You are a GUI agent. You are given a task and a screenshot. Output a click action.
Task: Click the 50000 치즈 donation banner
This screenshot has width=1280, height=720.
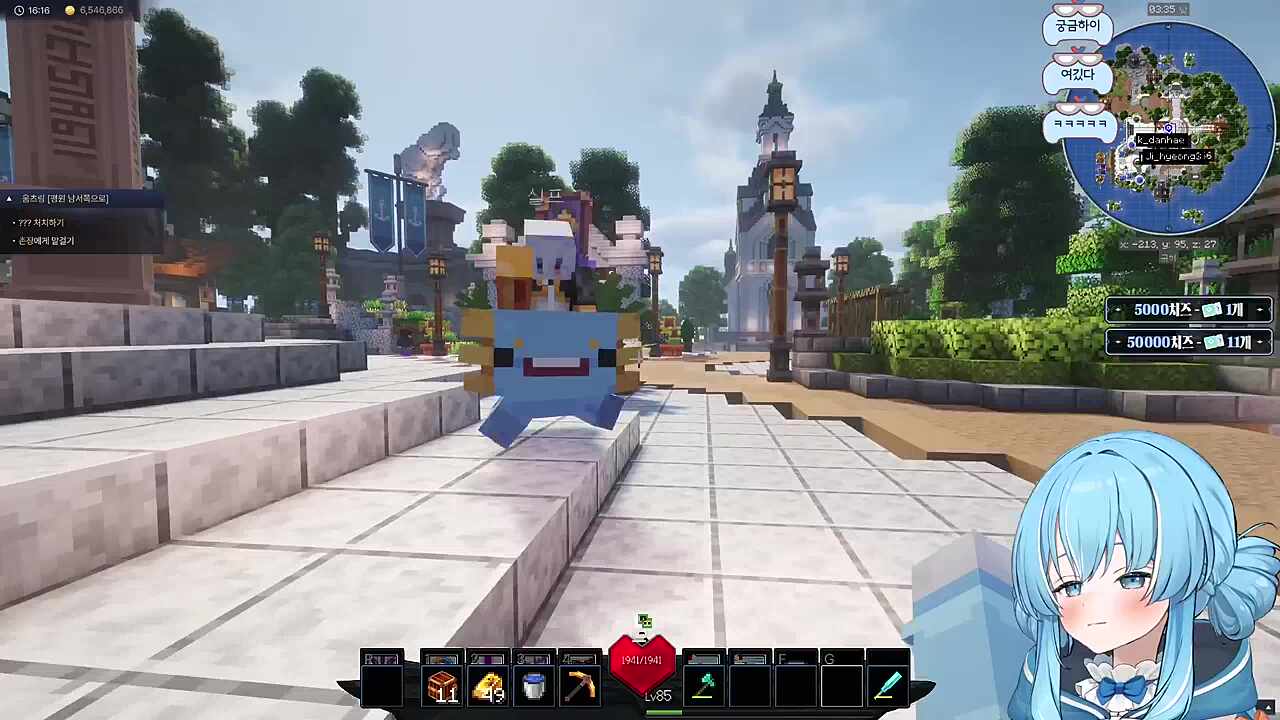(x=1188, y=342)
